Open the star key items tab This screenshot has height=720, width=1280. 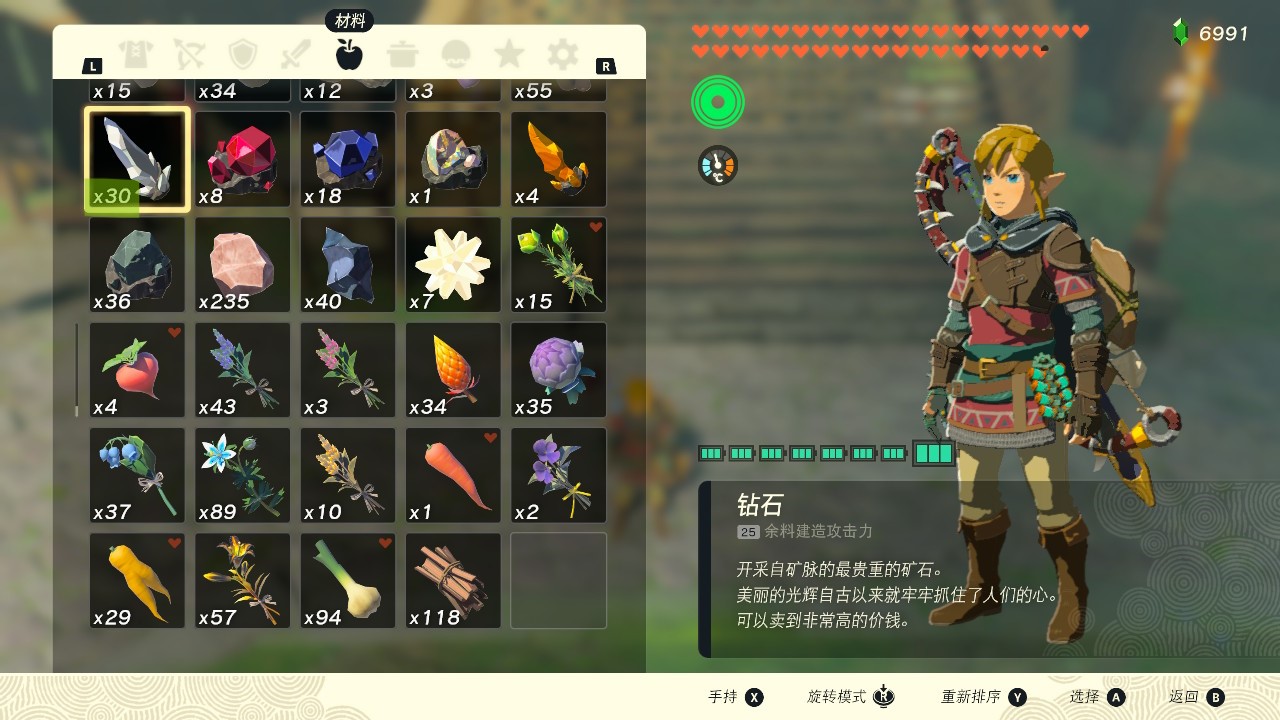[x=509, y=54]
